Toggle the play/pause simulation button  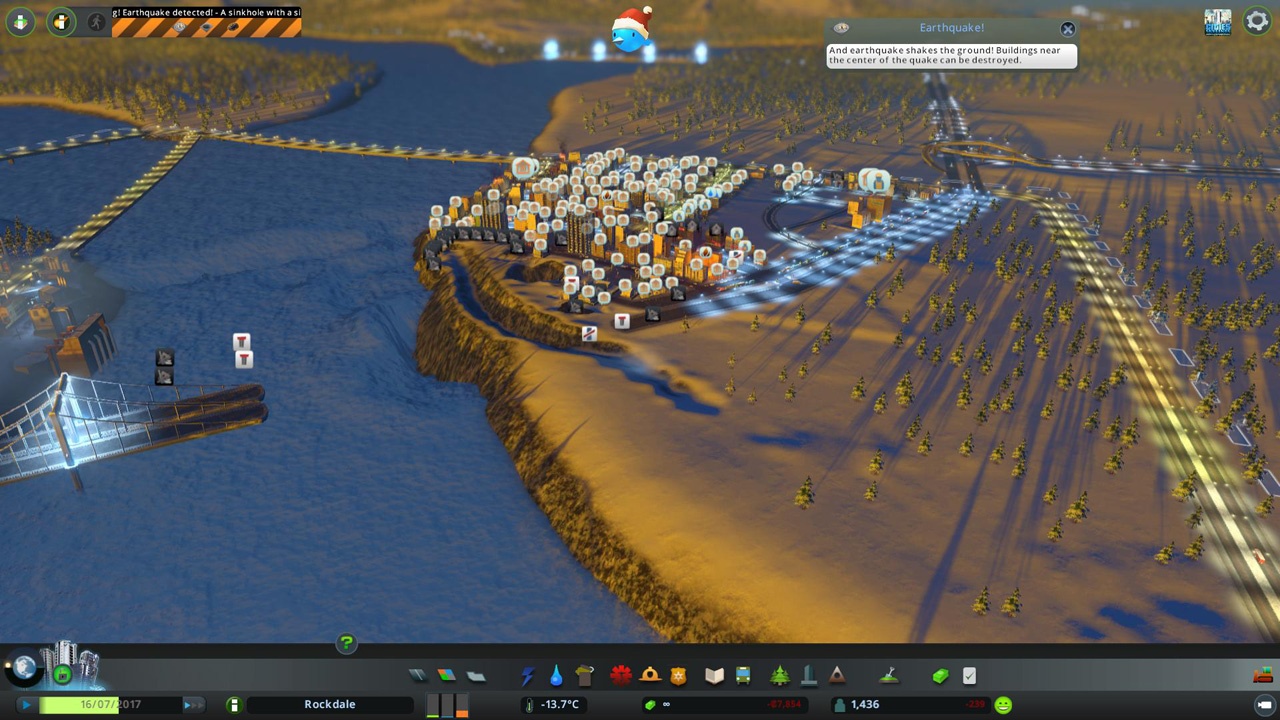pos(25,705)
